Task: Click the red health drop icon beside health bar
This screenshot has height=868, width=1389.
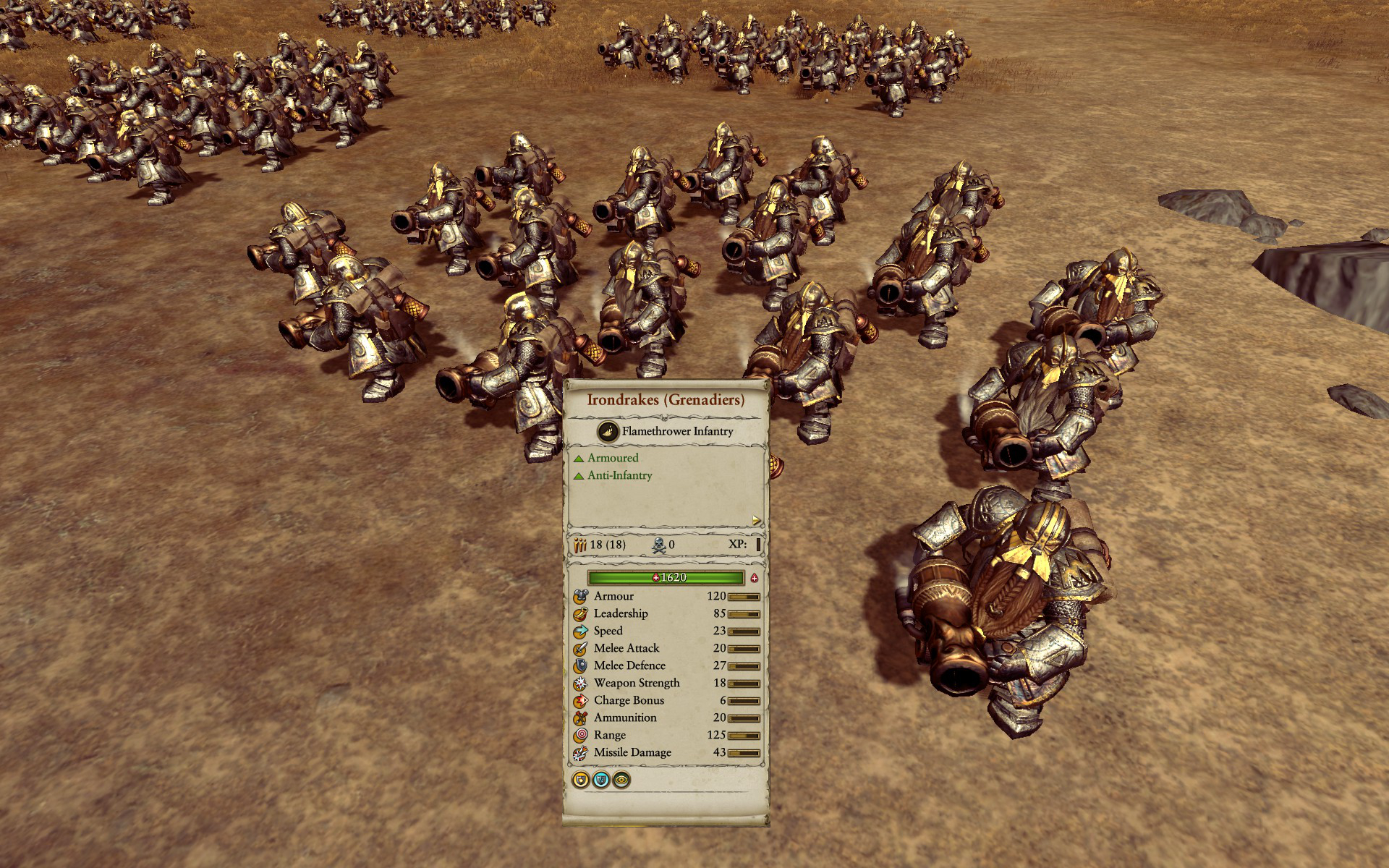Action: (x=755, y=577)
